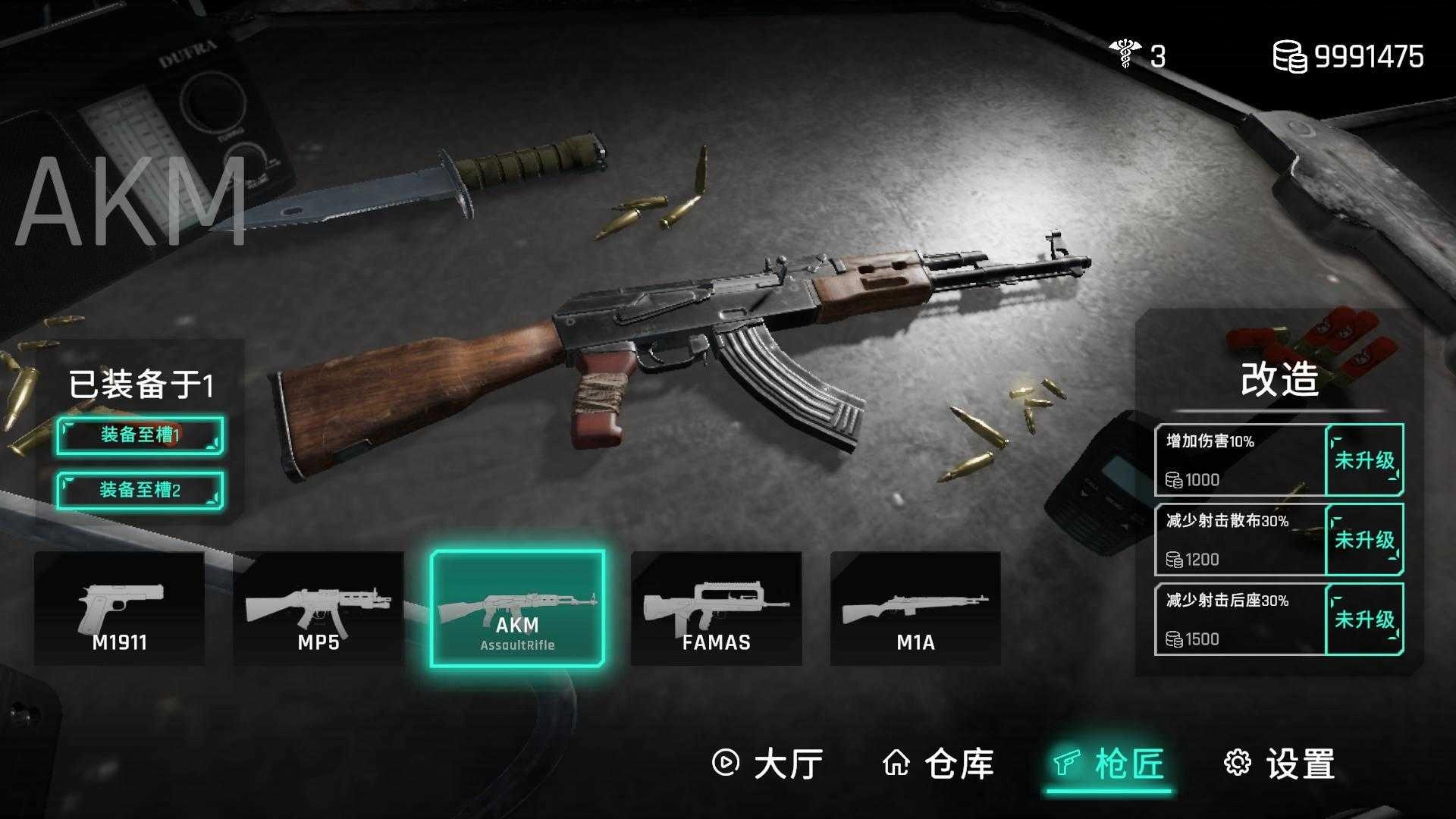Click the AKM assault rifle icon

519,607
